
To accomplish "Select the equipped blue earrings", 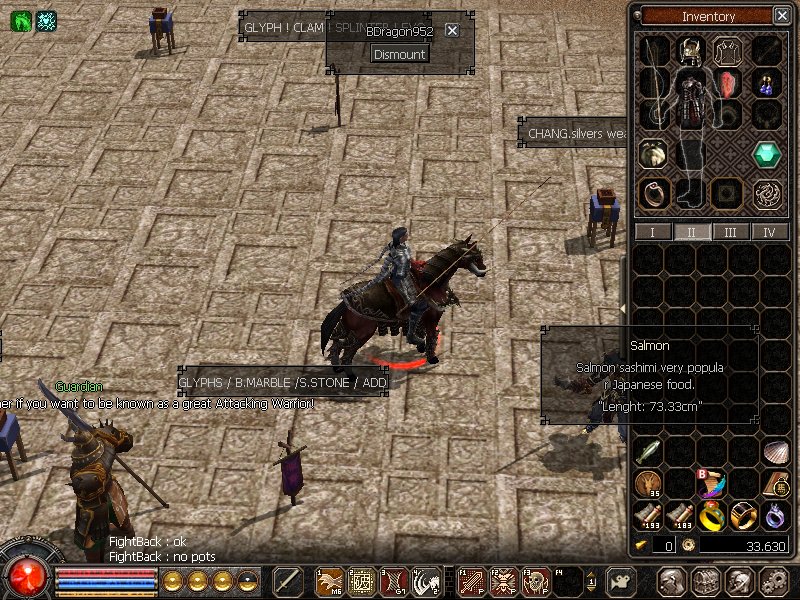I will [768, 83].
